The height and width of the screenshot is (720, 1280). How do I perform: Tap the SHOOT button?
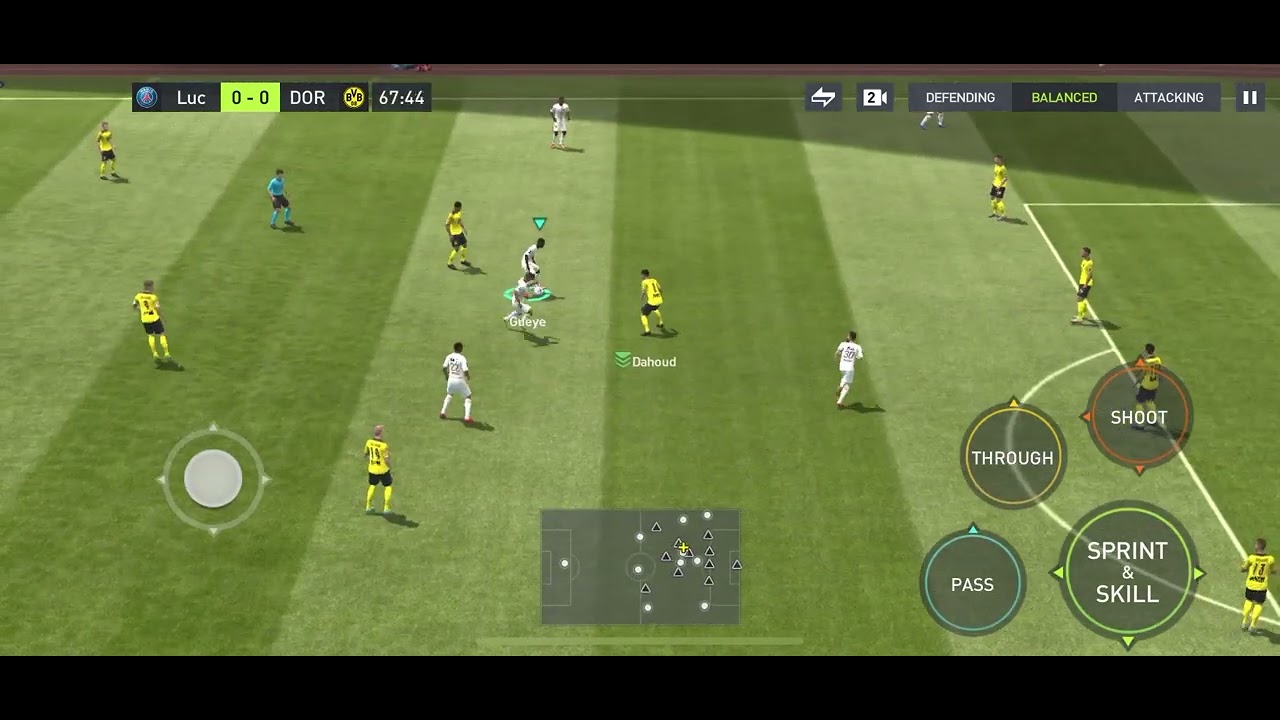[x=1138, y=418]
